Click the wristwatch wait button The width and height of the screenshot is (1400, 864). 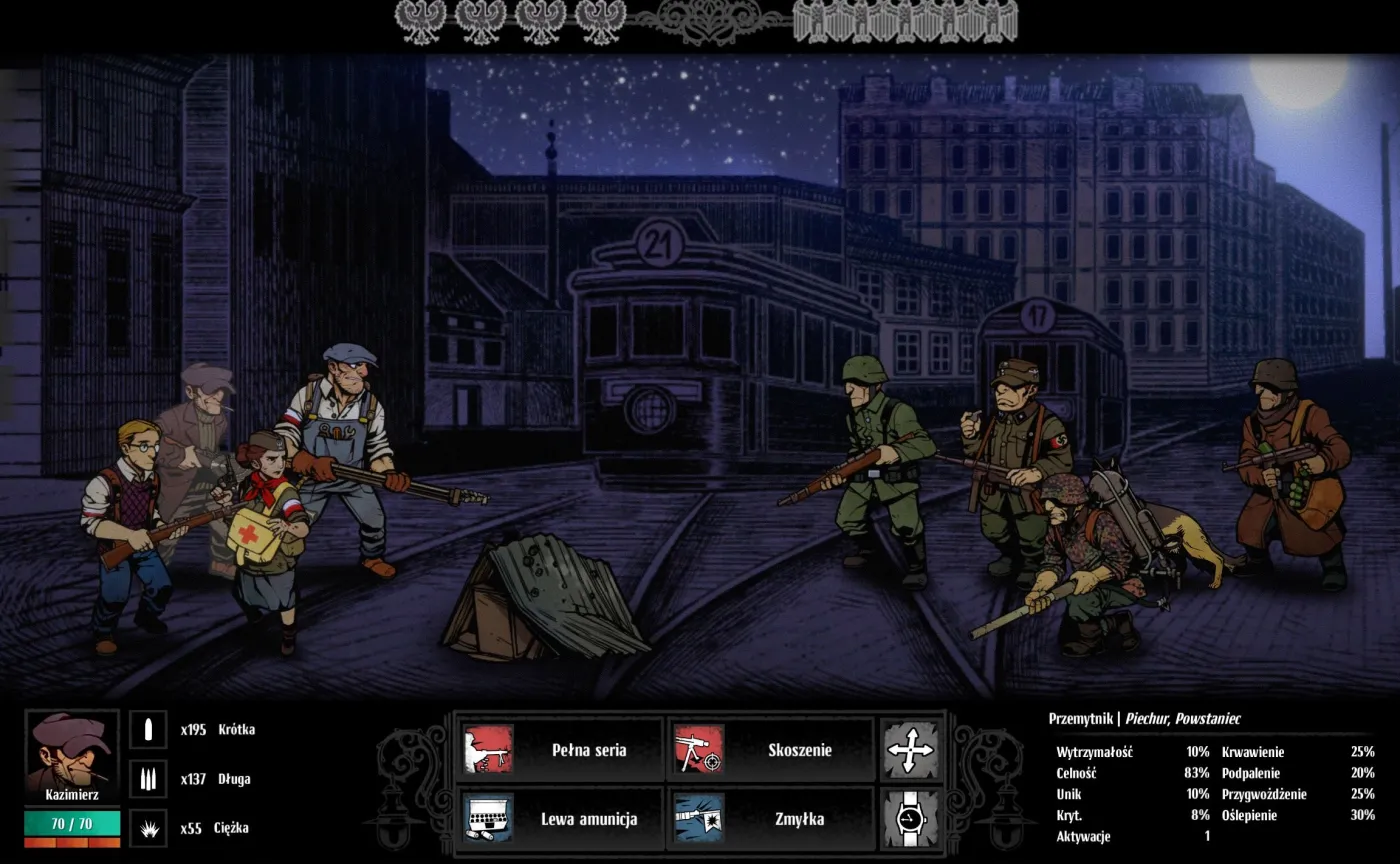coord(910,819)
